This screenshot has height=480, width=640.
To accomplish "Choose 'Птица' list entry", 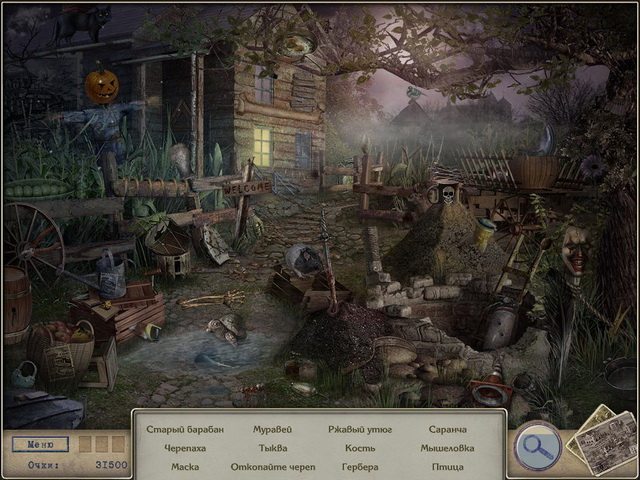I will 447,466.
